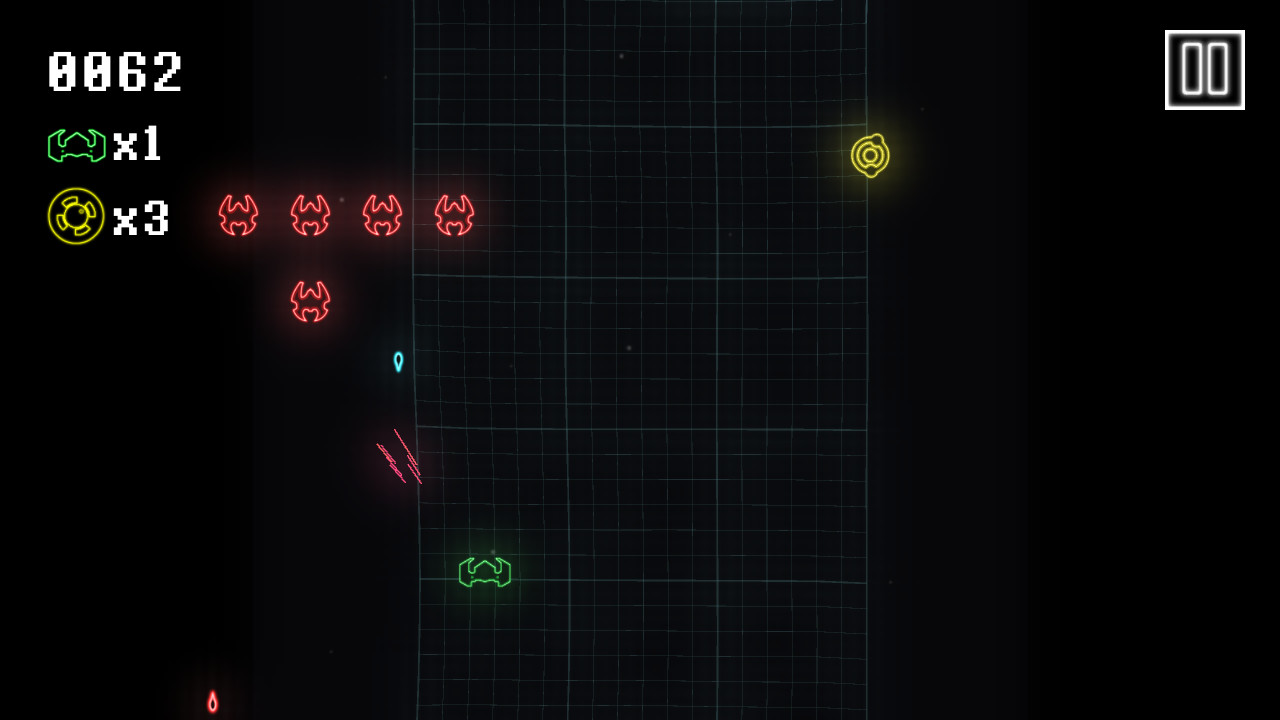Select the yellow orb power-up near the right edge
The width and height of the screenshot is (1280, 720).
(x=872, y=155)
